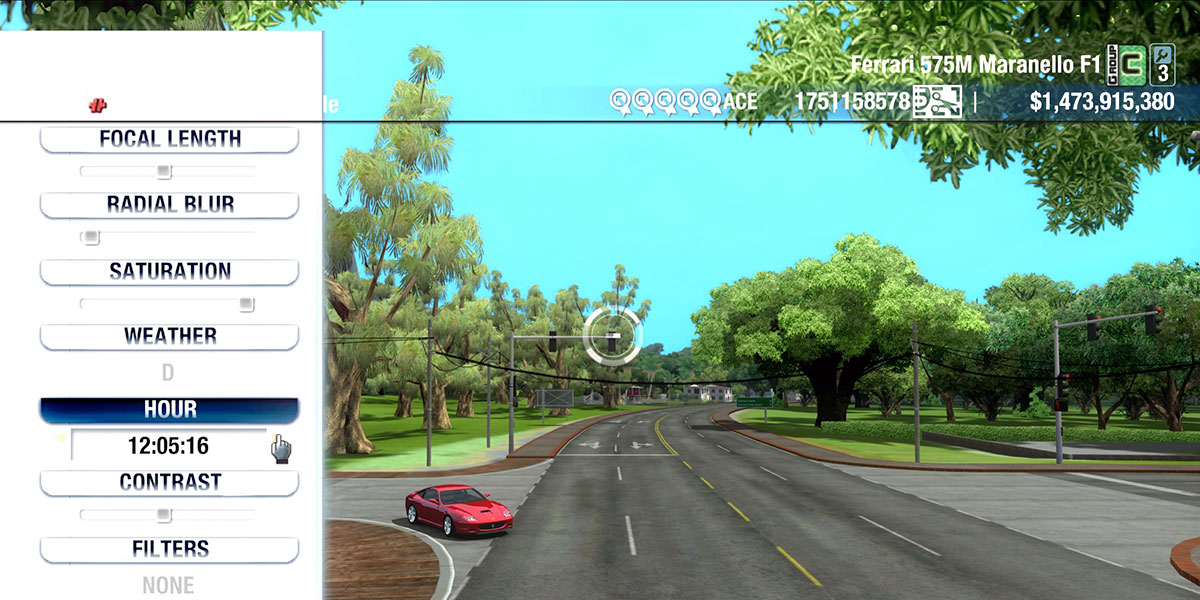Choose the Radial Blur option
The height and width of the screenshot is (600, 1200).
pyautogui.click(x=169, y=205)
